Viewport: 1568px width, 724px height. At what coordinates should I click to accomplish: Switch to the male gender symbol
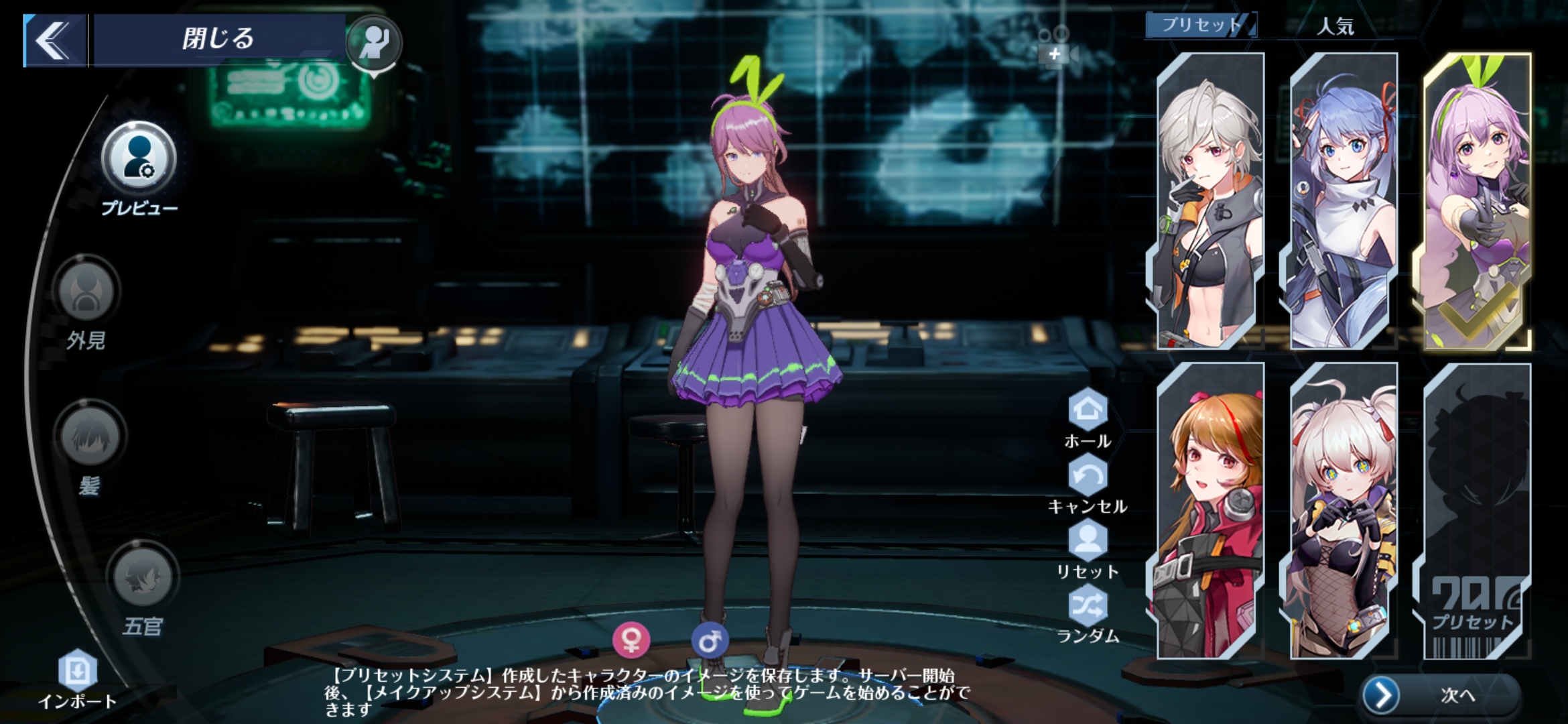[x=711, y=639]
